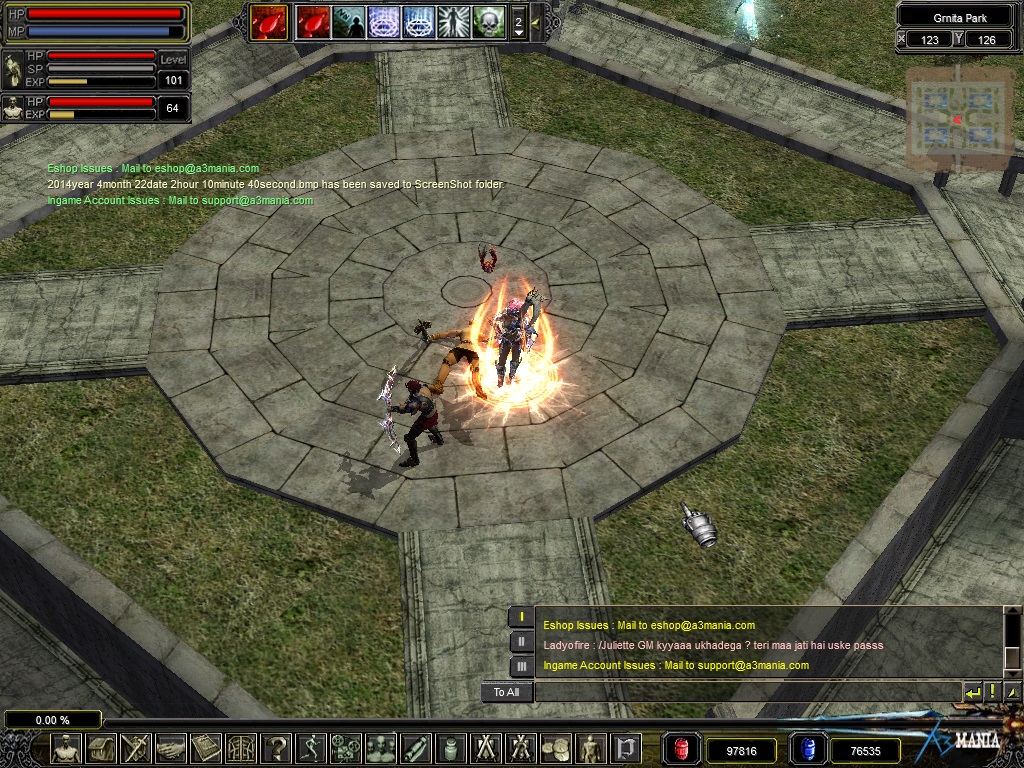The image size is (1024, 768).
Task: Focus the chat message input box
Action: tap(745, 692)
